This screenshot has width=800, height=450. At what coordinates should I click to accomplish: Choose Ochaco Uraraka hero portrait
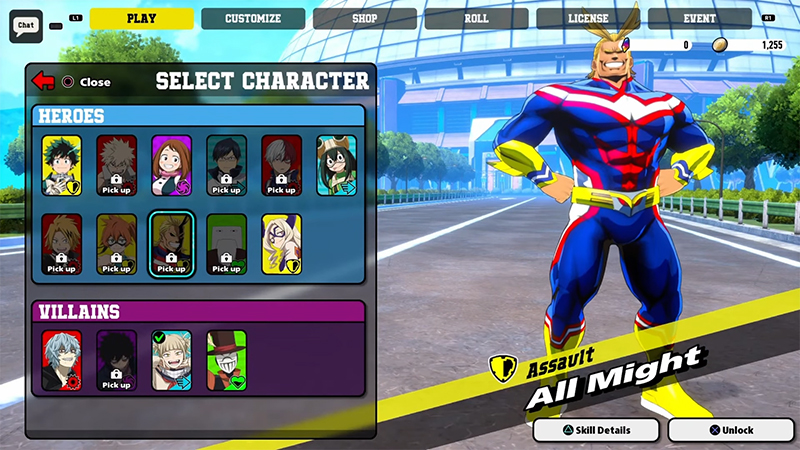[x=171, y=165]
